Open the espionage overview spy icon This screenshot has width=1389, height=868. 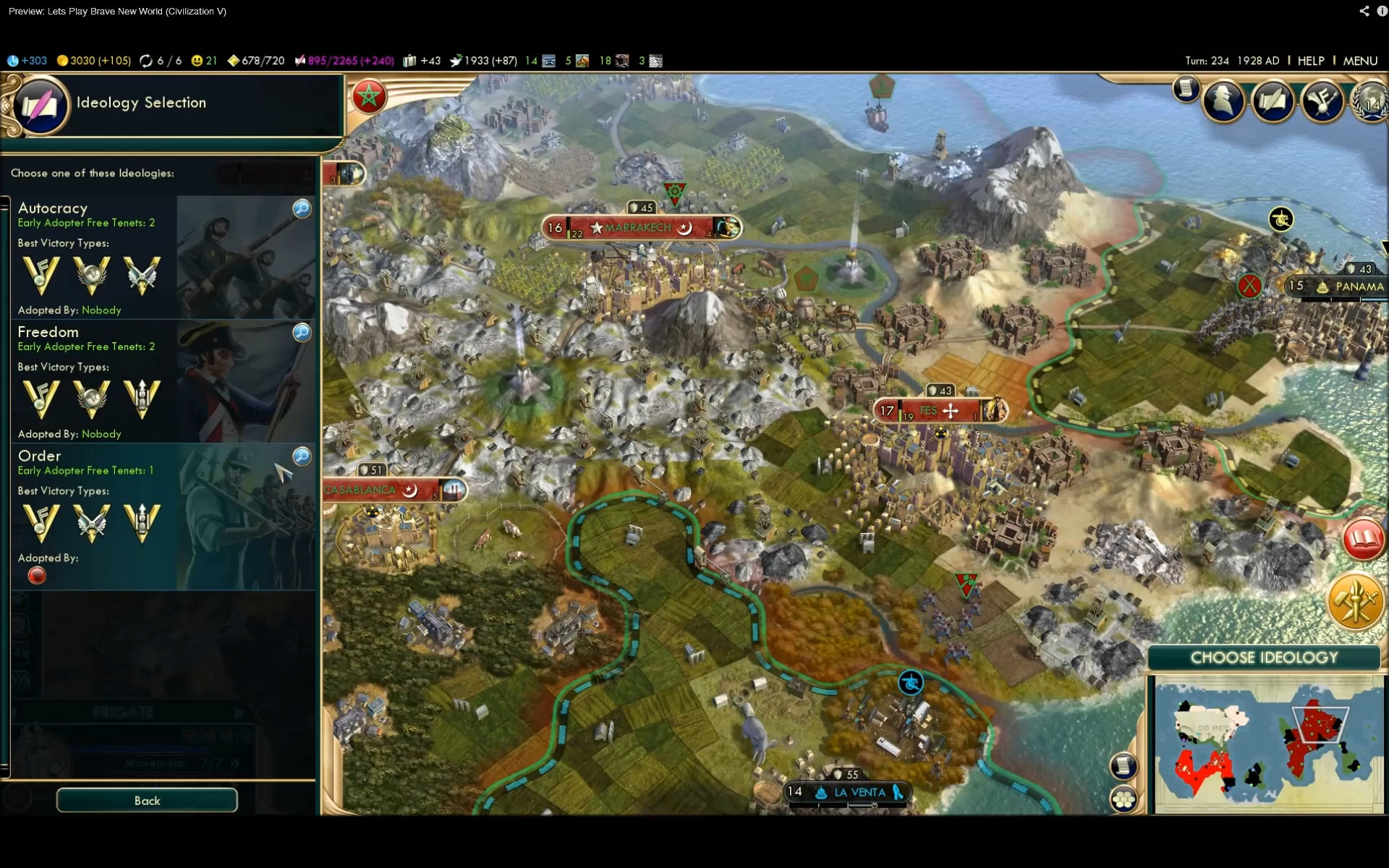tap(1223, 101)
